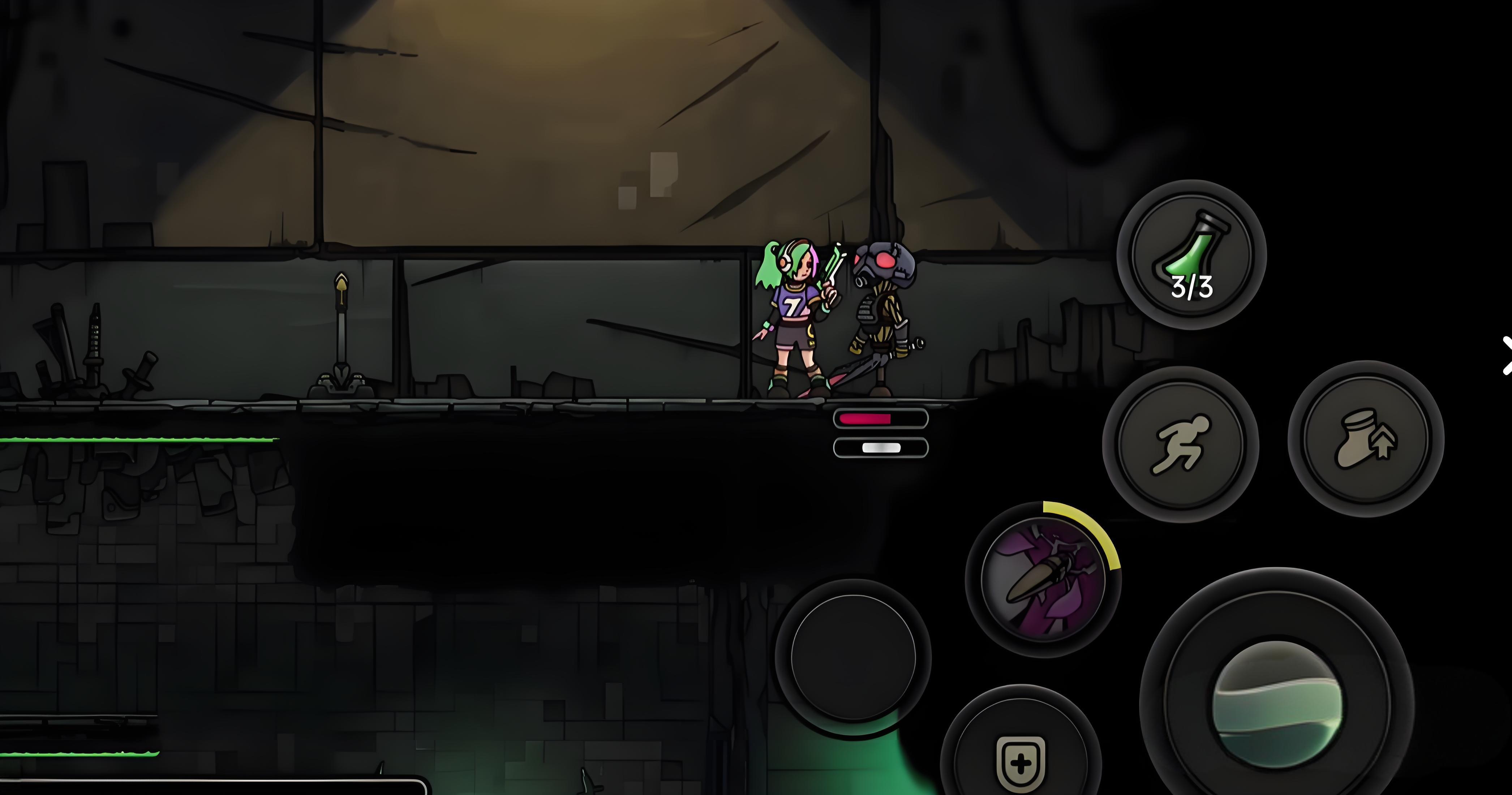
Task: Tap the running figure dash button
Action: click(x=1180, y=444)
